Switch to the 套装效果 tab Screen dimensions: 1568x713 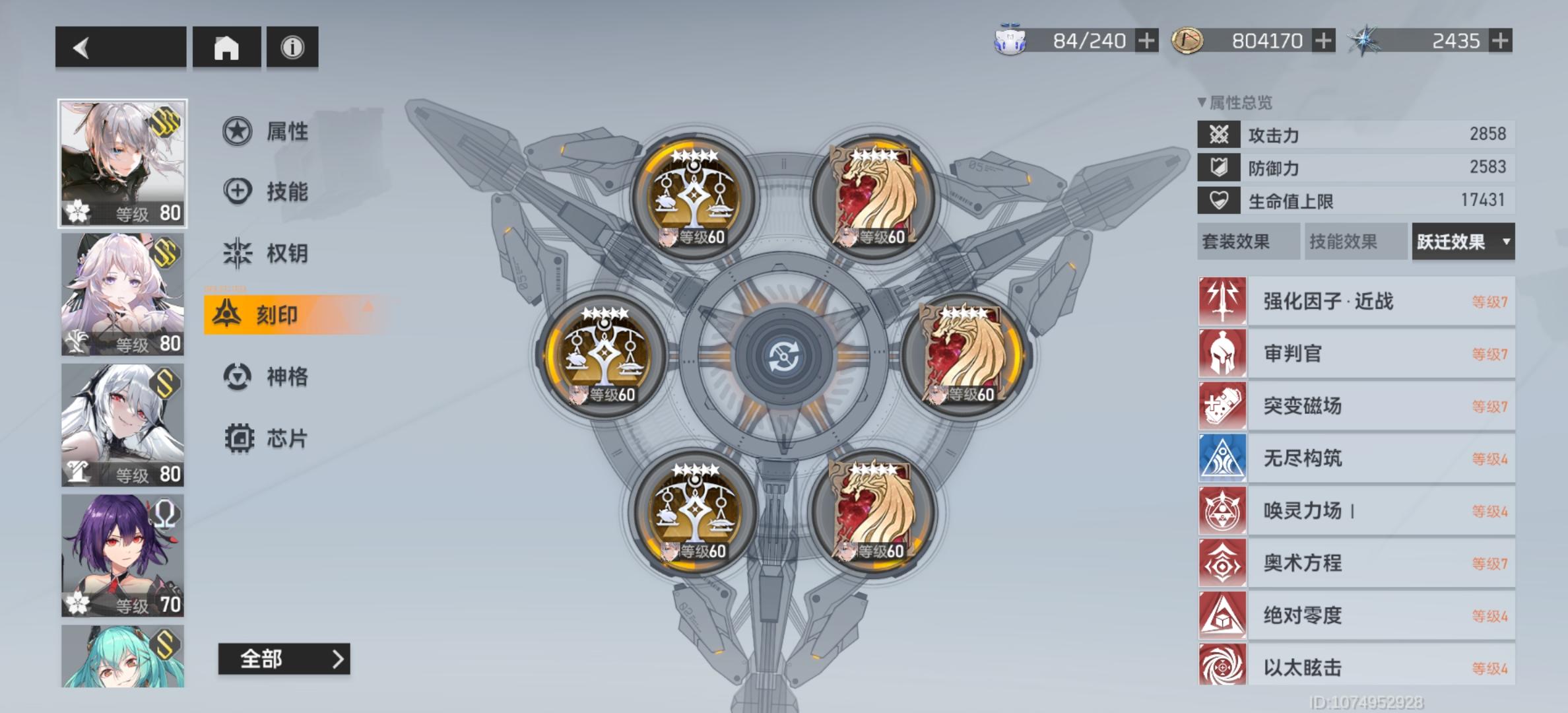pyautogui.click(x=1247, y=242)
